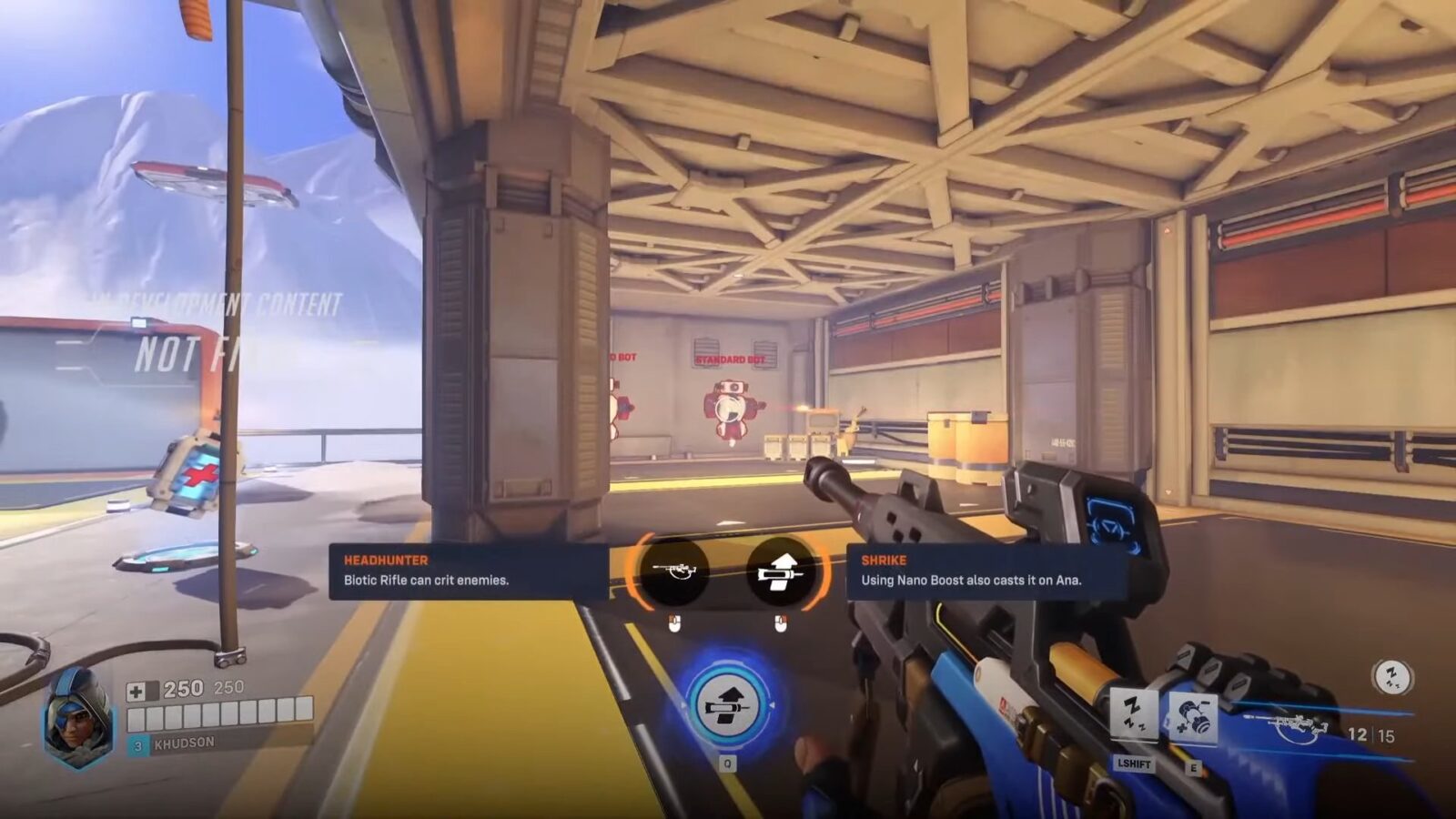Click the Biotic Rifle icon beside ammo count
Viewport: 1456px width, 819px height.
pyautogui.click(x=1295, y=725)
